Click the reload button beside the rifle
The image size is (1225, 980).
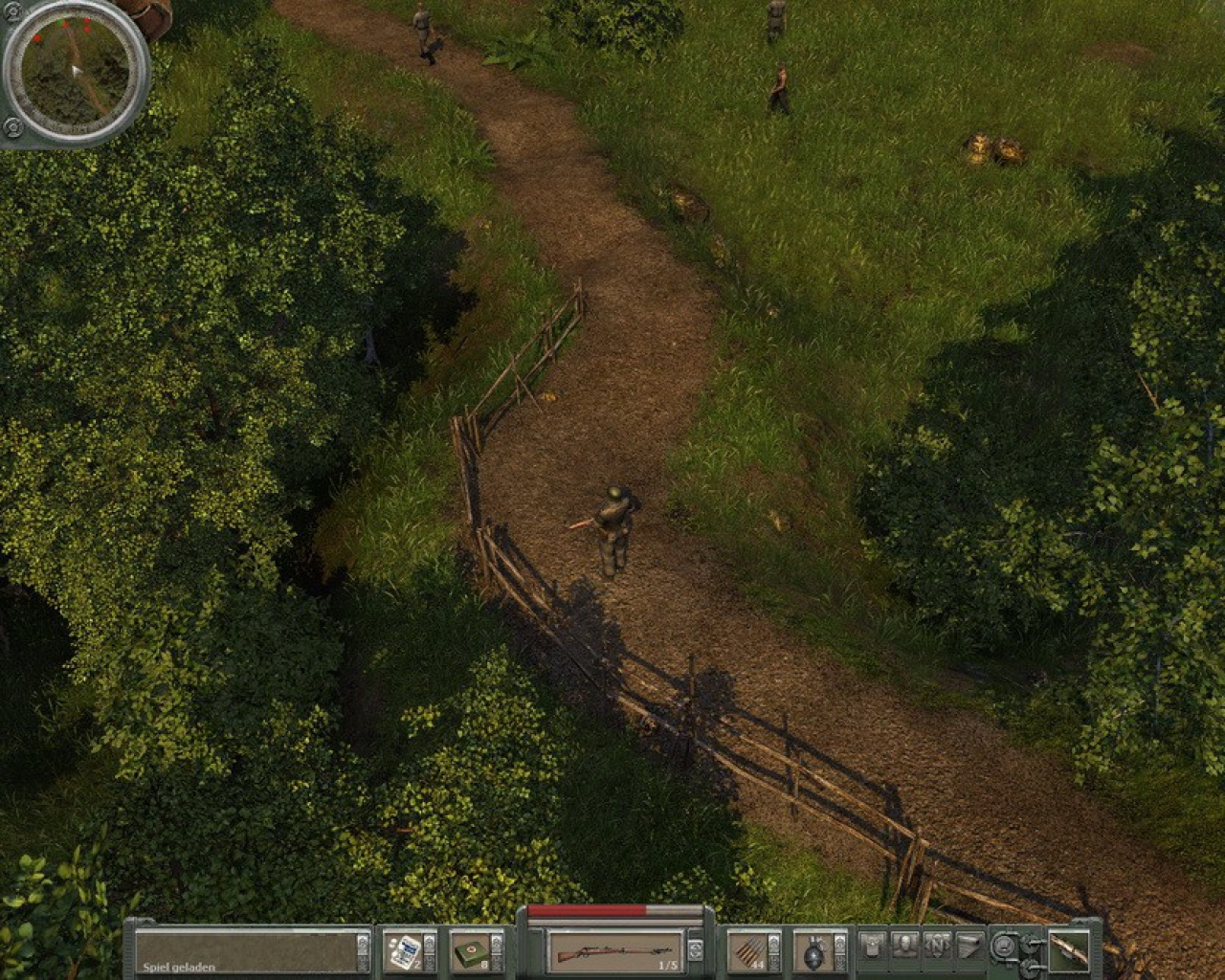tap(696, 949)
